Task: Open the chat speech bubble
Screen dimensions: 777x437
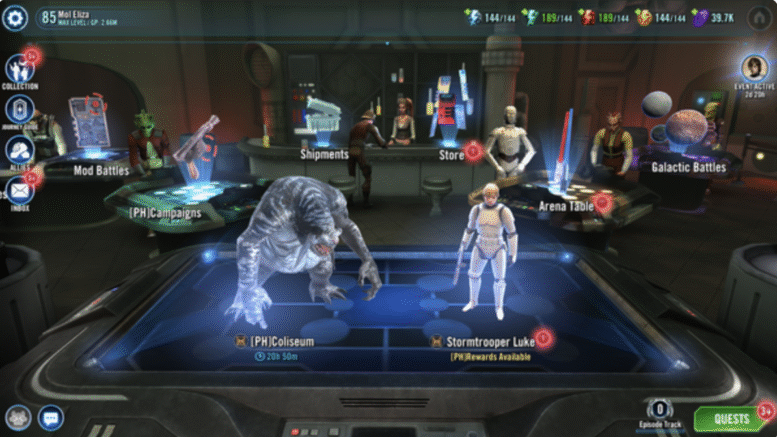Action: point(50,417)
